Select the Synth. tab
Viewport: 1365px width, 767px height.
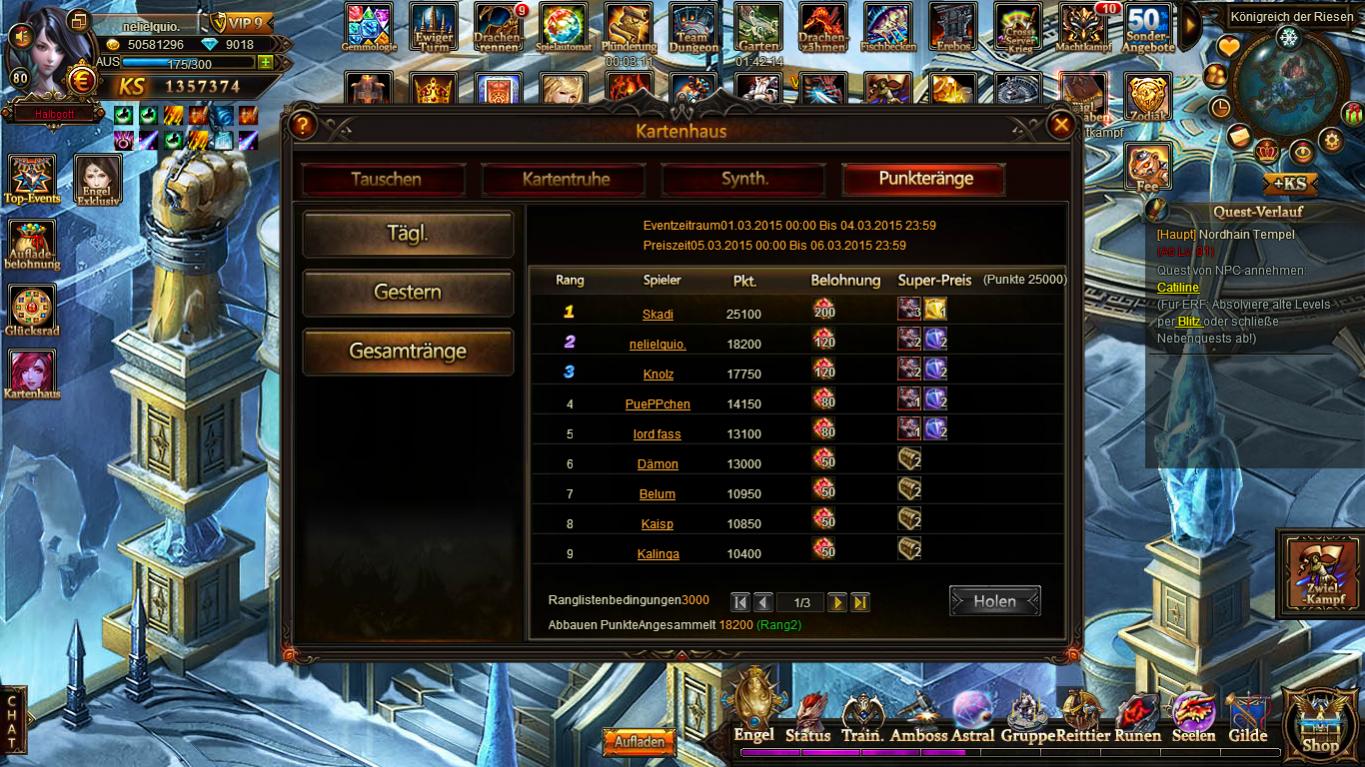click(744, 180)
